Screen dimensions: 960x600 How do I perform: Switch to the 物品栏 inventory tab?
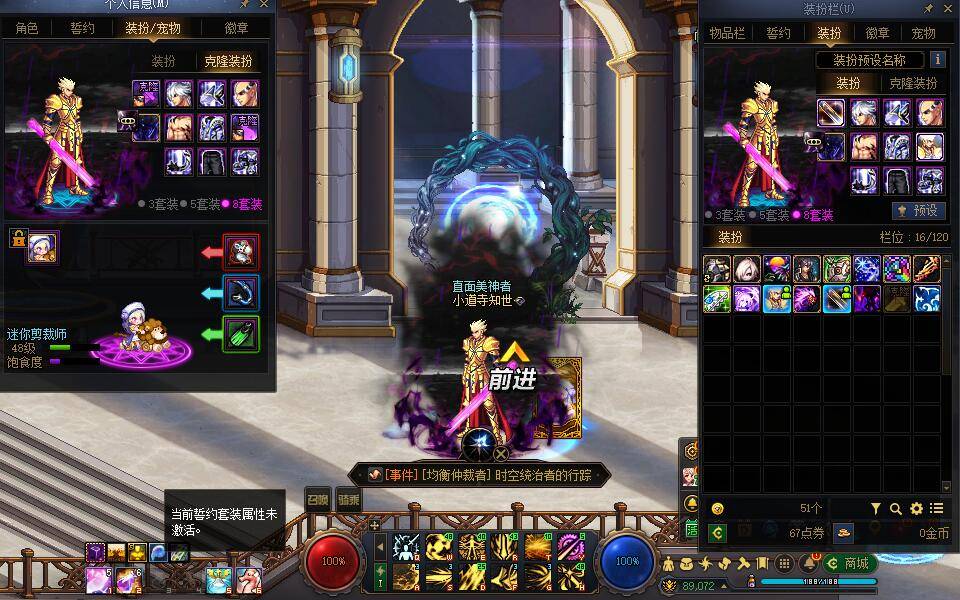point(728,33)
